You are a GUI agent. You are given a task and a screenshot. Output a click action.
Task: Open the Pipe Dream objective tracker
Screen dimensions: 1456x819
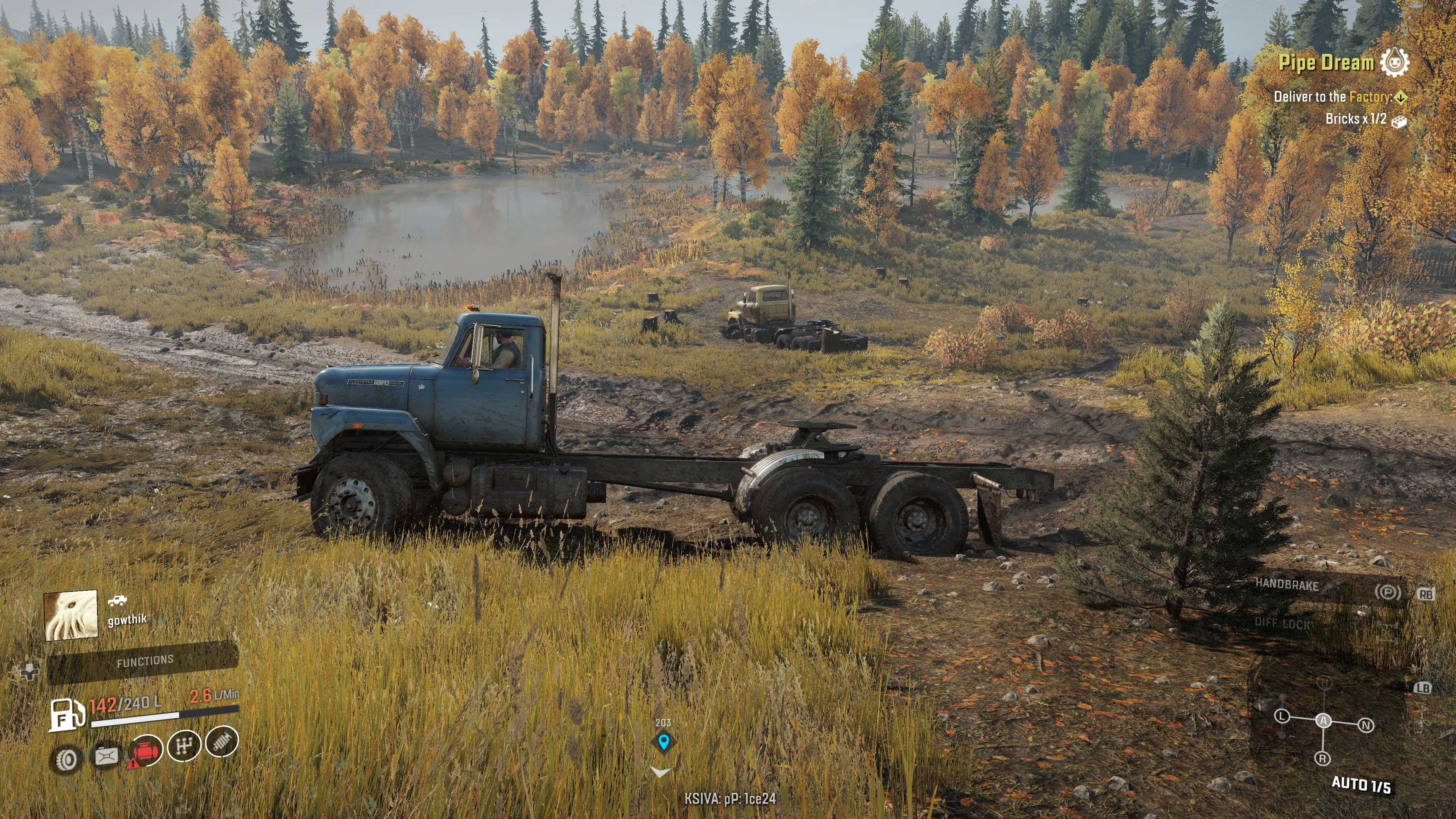pos(1326,62)
